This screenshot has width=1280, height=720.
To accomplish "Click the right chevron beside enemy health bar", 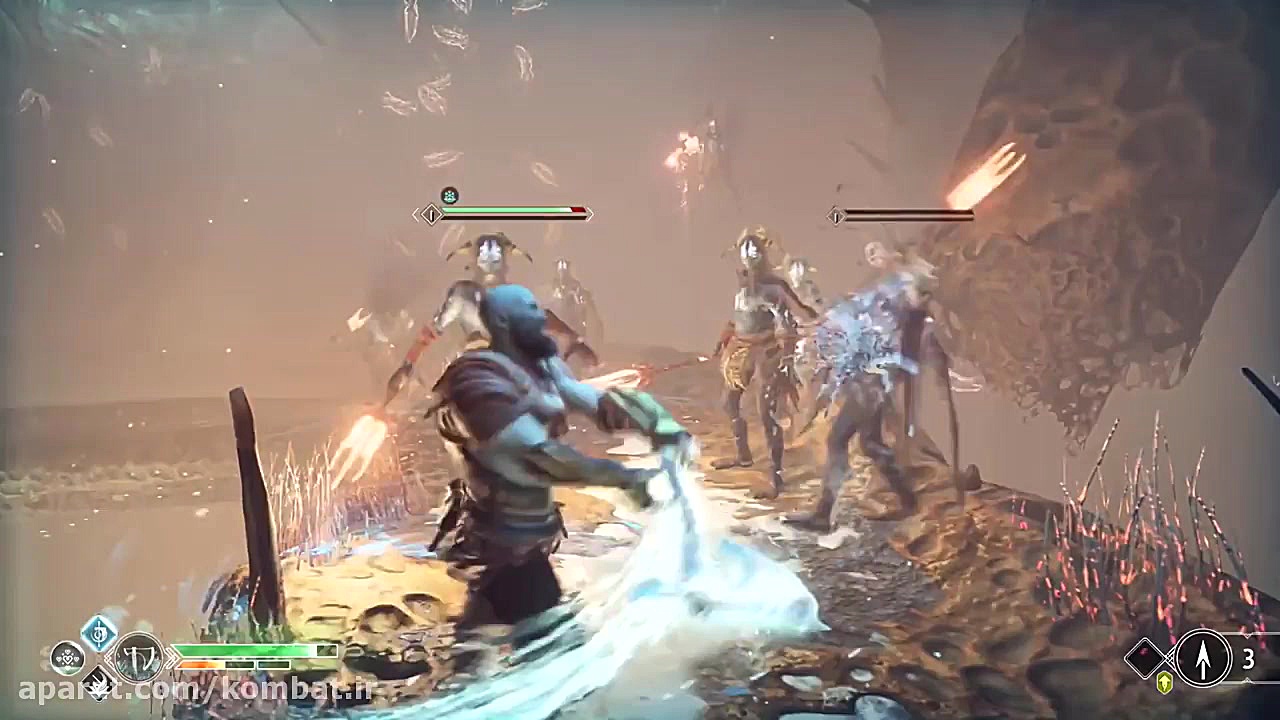I will [592, 214].
